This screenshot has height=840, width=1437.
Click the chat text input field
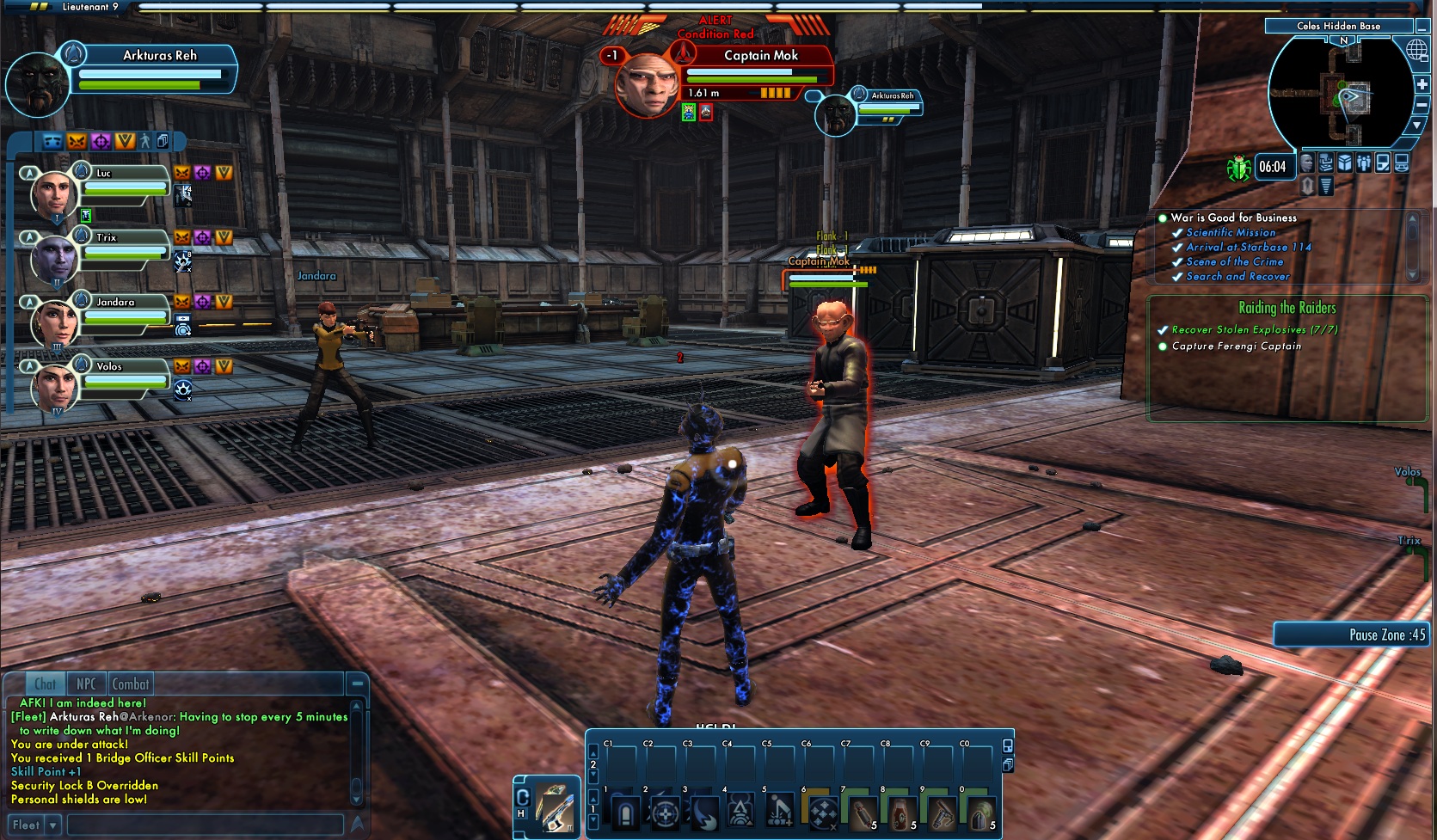click(x=205, y=825)
